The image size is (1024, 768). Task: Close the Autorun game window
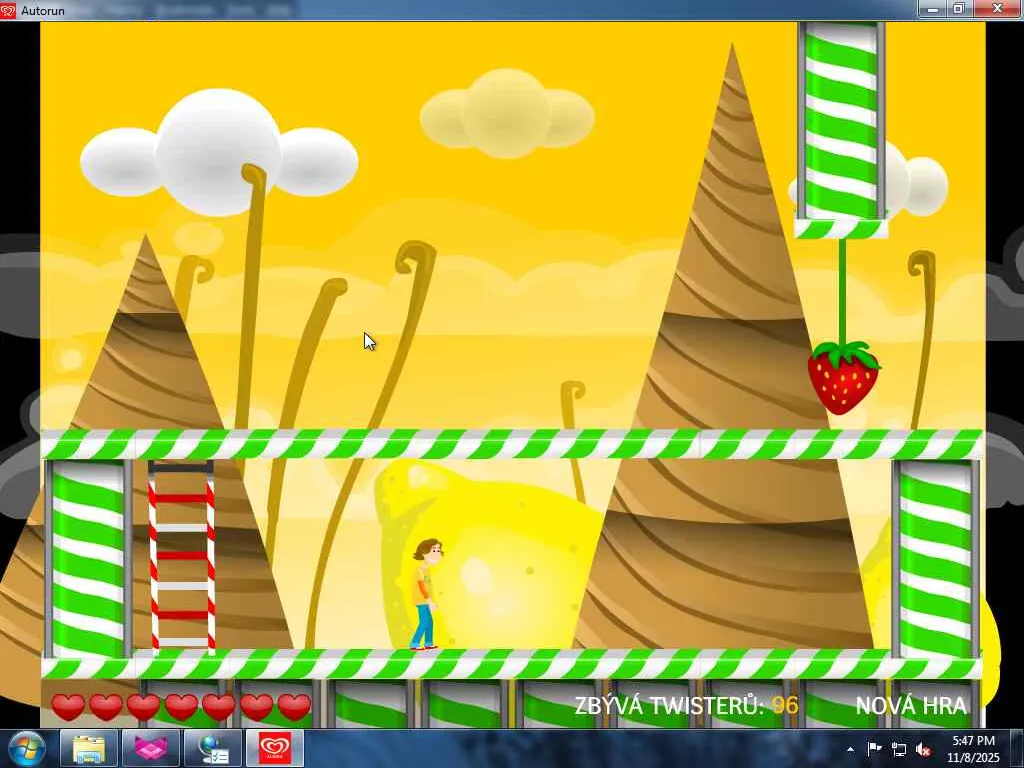[997, 9]
